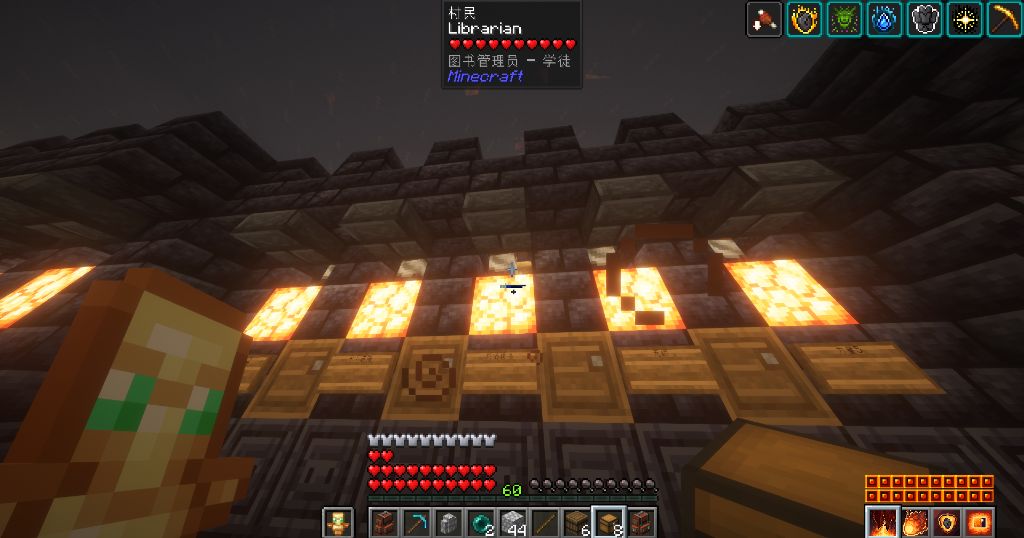The image size is (1024, 538).
Task: Click the meat hunger status icon
Action: (764, 19)
